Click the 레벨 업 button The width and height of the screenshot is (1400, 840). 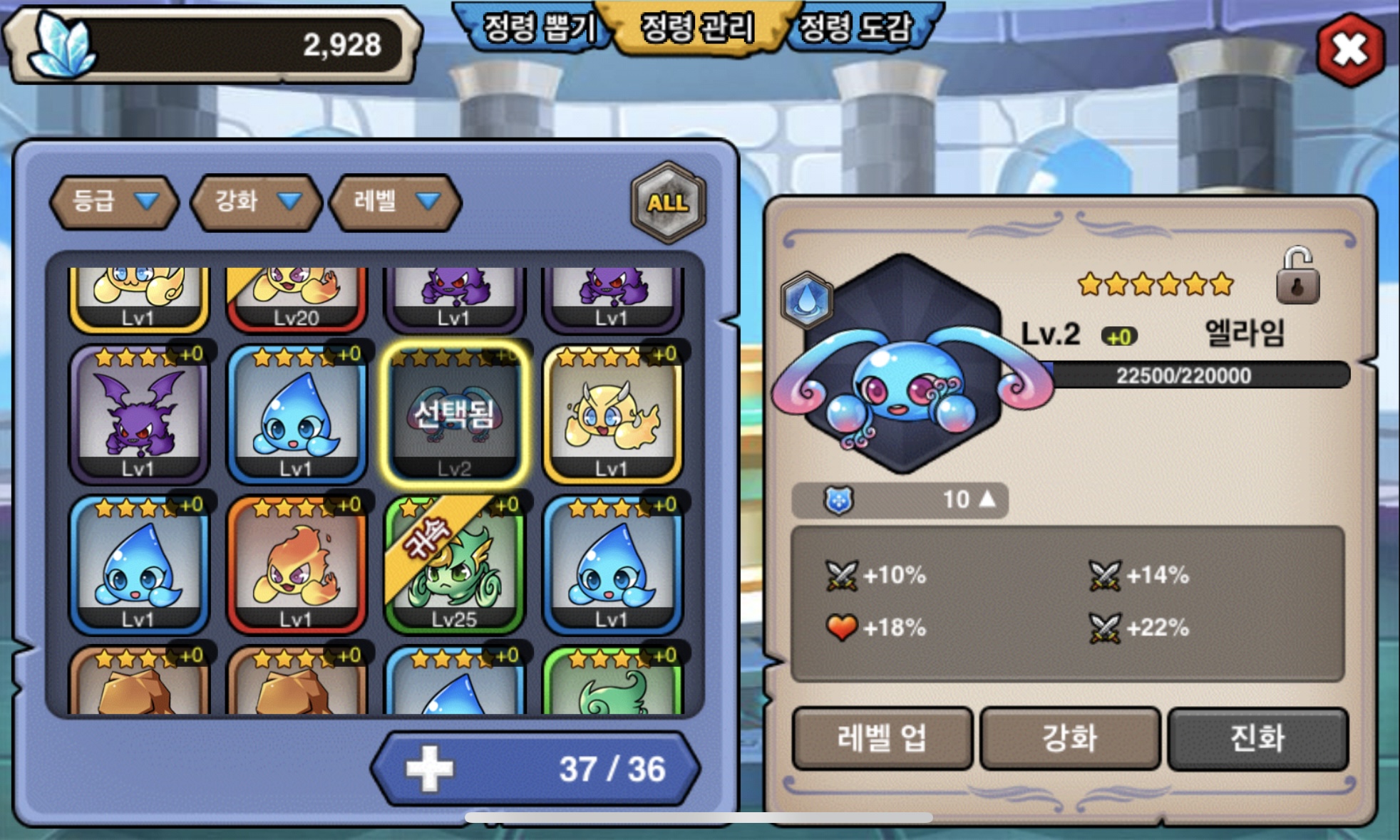click(882, 738)
